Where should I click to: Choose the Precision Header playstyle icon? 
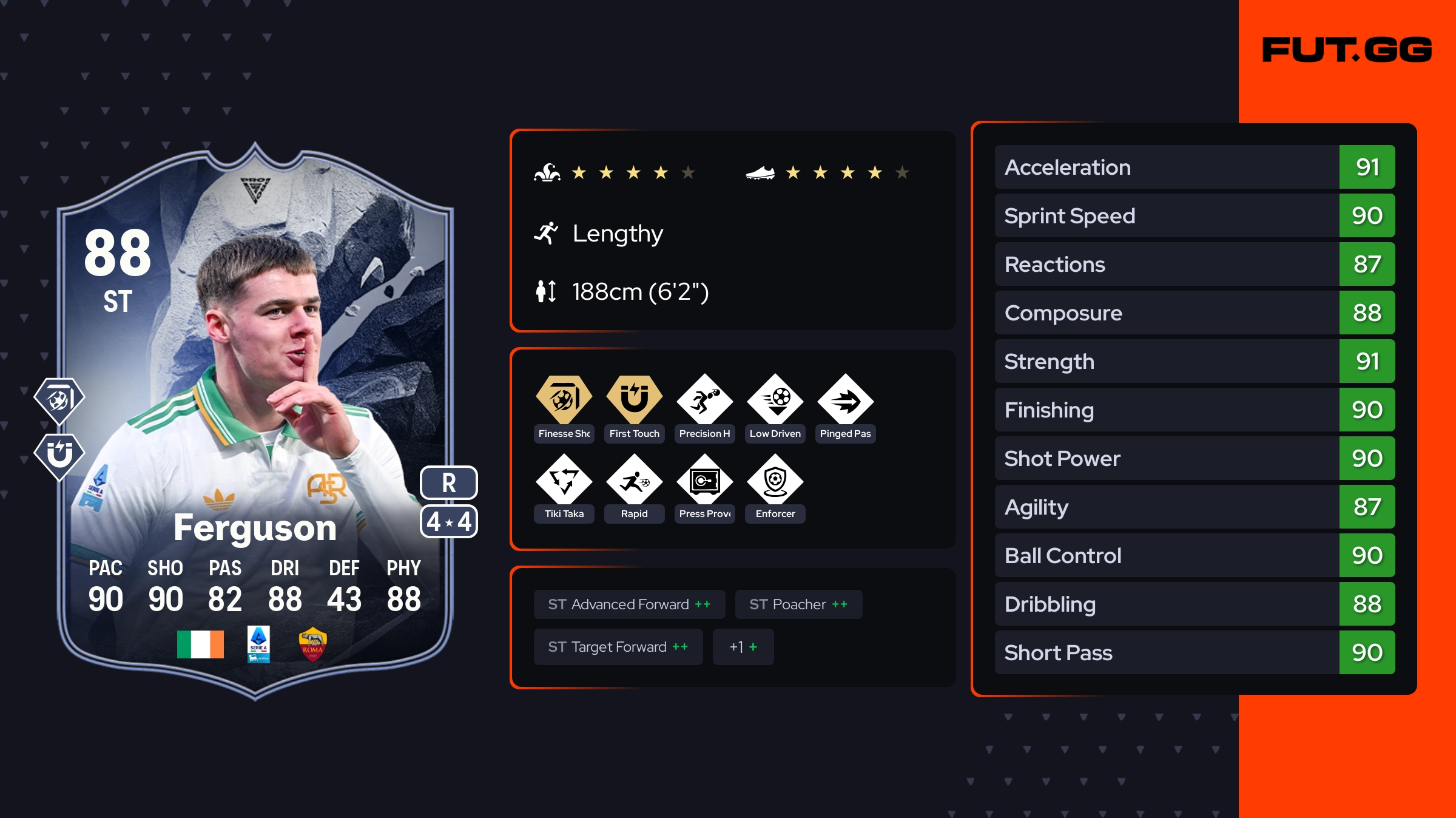click(x=704, y=401)
